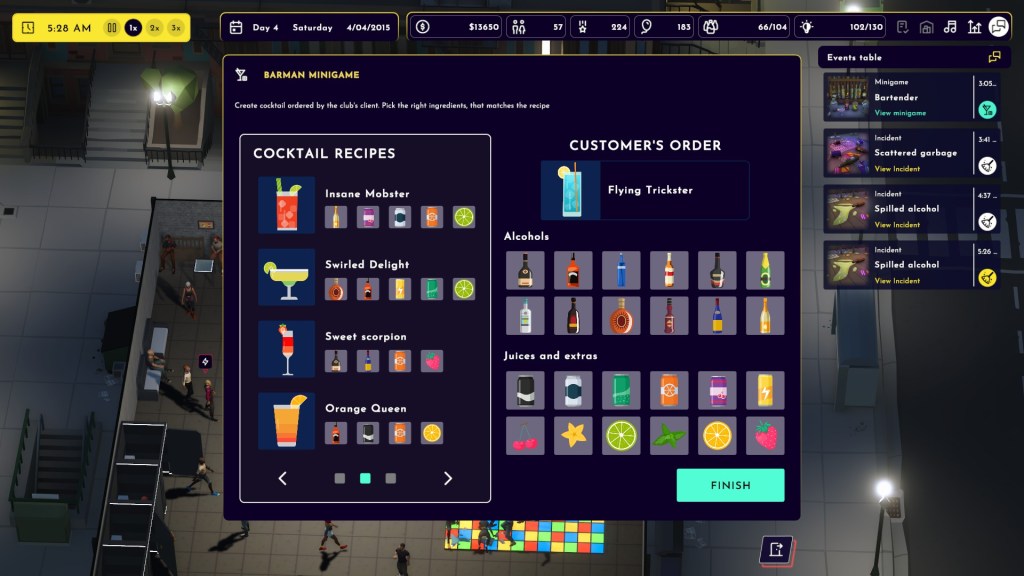Viewport: 1024px width, 576px height.
Task: Pick the blue bottle alcohol
Action: [x=621, y=270]
